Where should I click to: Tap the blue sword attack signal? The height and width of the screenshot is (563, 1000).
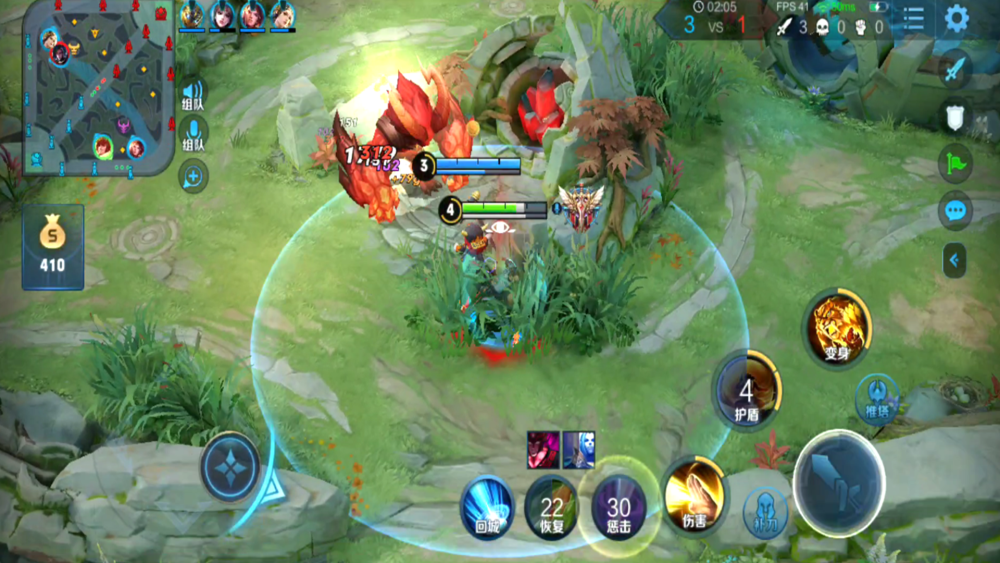tap(956, 70)
